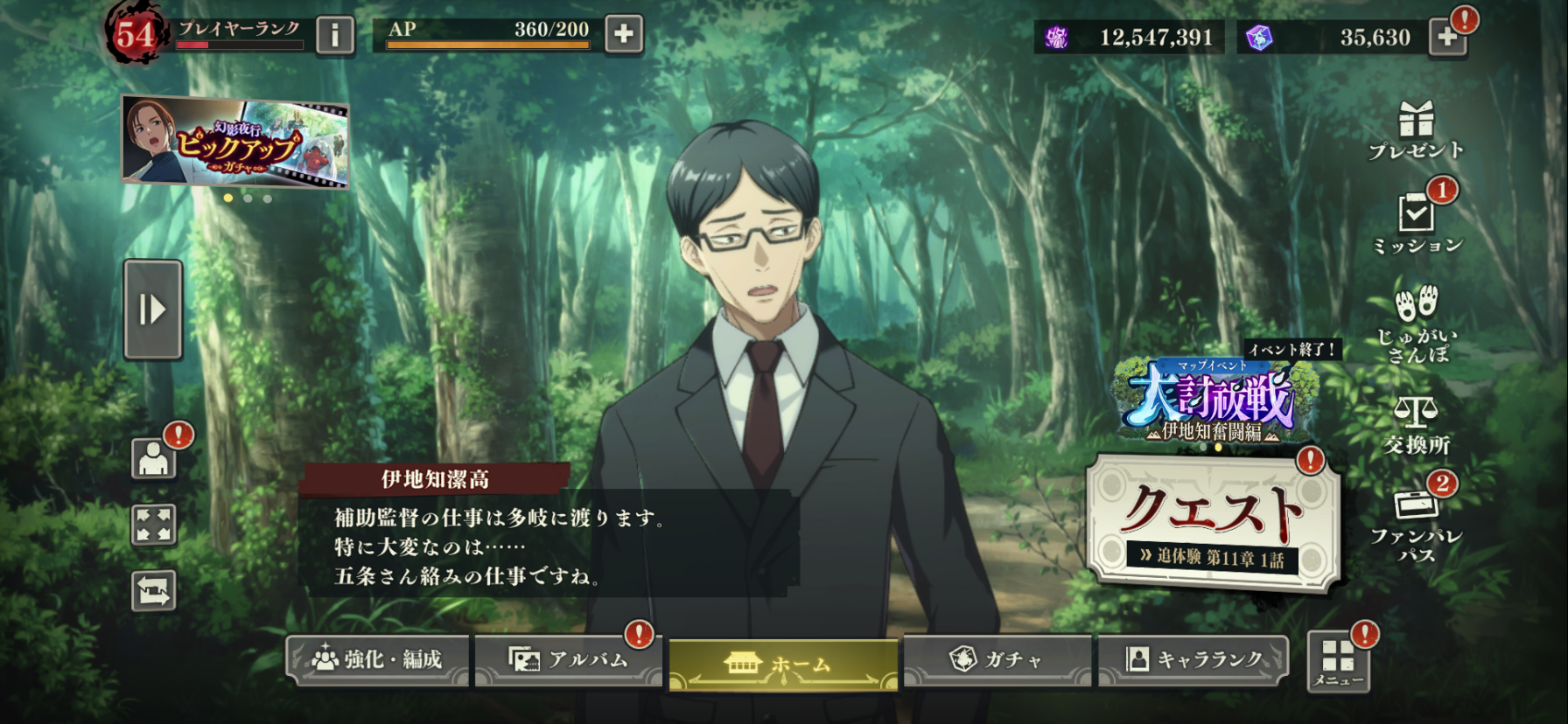Open the キャラランク character rank tab
1568x724 pixels.
tap(1193, 659)
